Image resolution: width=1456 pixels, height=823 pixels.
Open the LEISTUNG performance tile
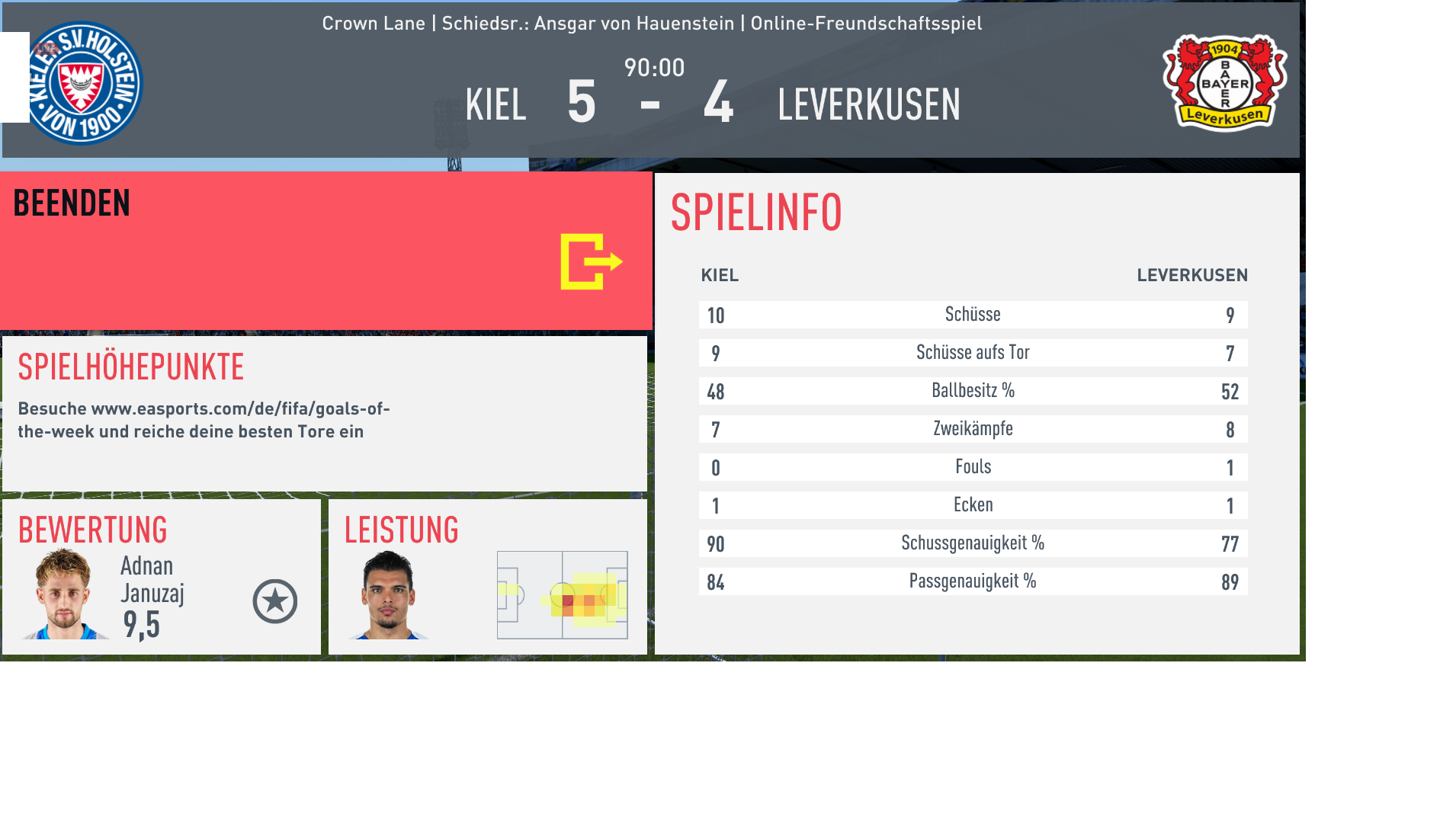tap(487, 577)
